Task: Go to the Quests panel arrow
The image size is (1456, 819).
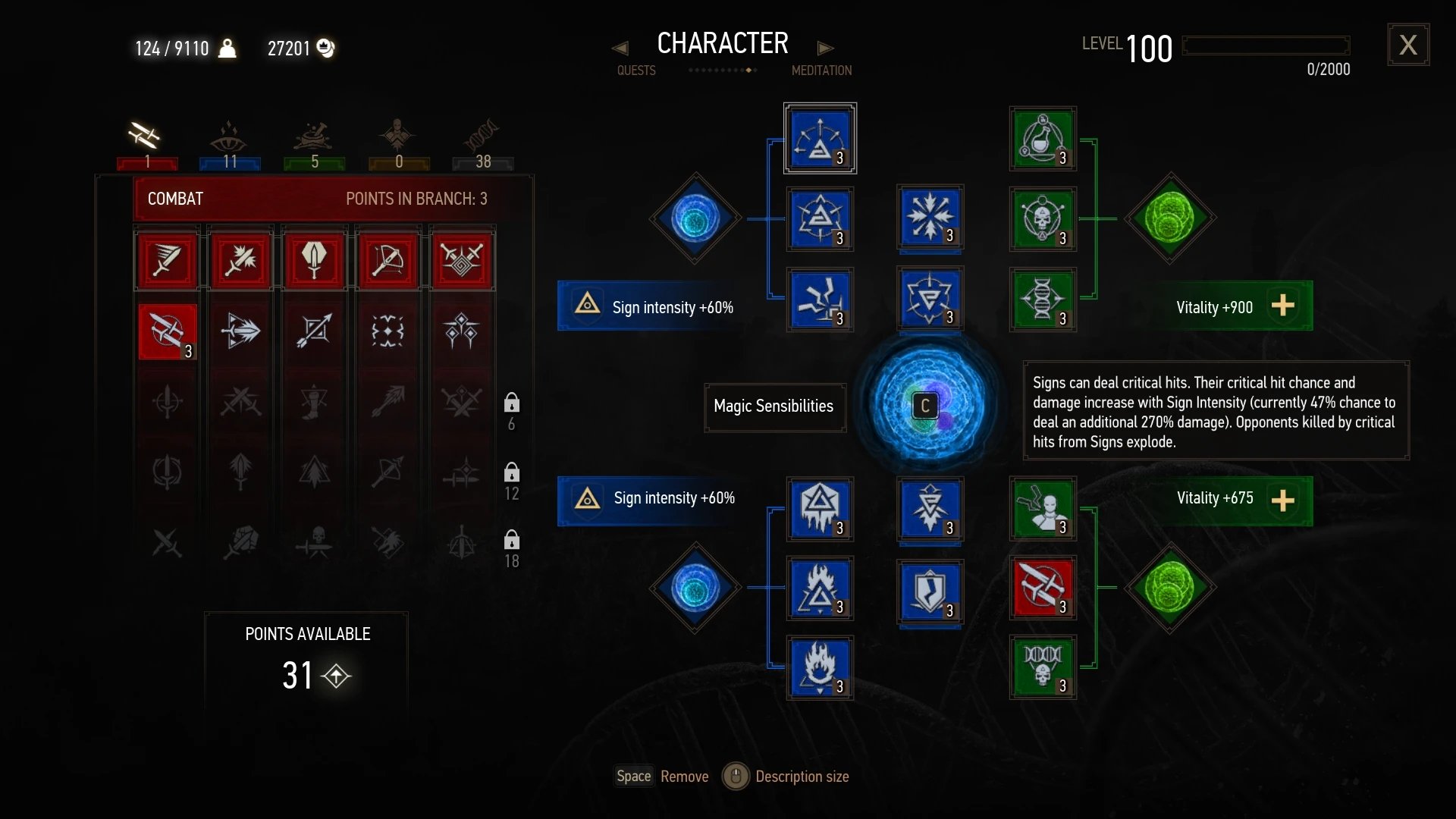Action: click(x=620, y=49)
